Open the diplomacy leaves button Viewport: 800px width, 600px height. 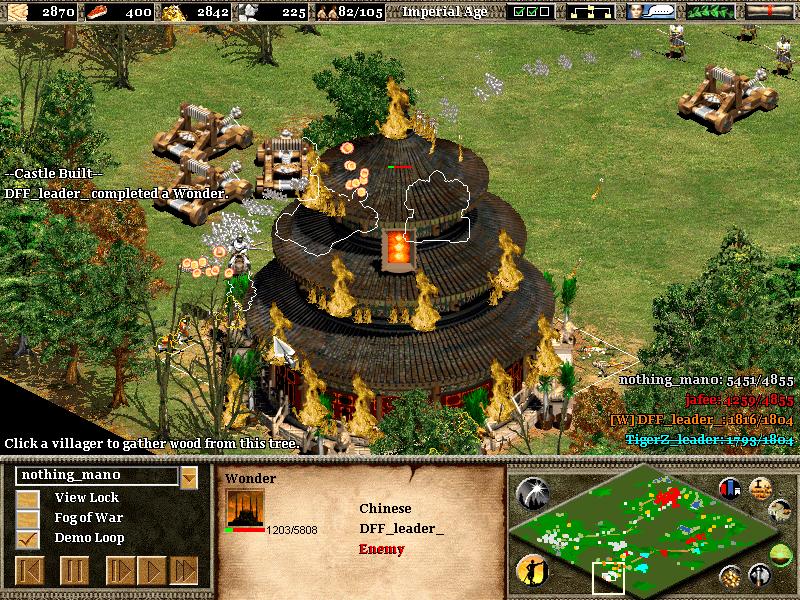click(x=713, y=12)
